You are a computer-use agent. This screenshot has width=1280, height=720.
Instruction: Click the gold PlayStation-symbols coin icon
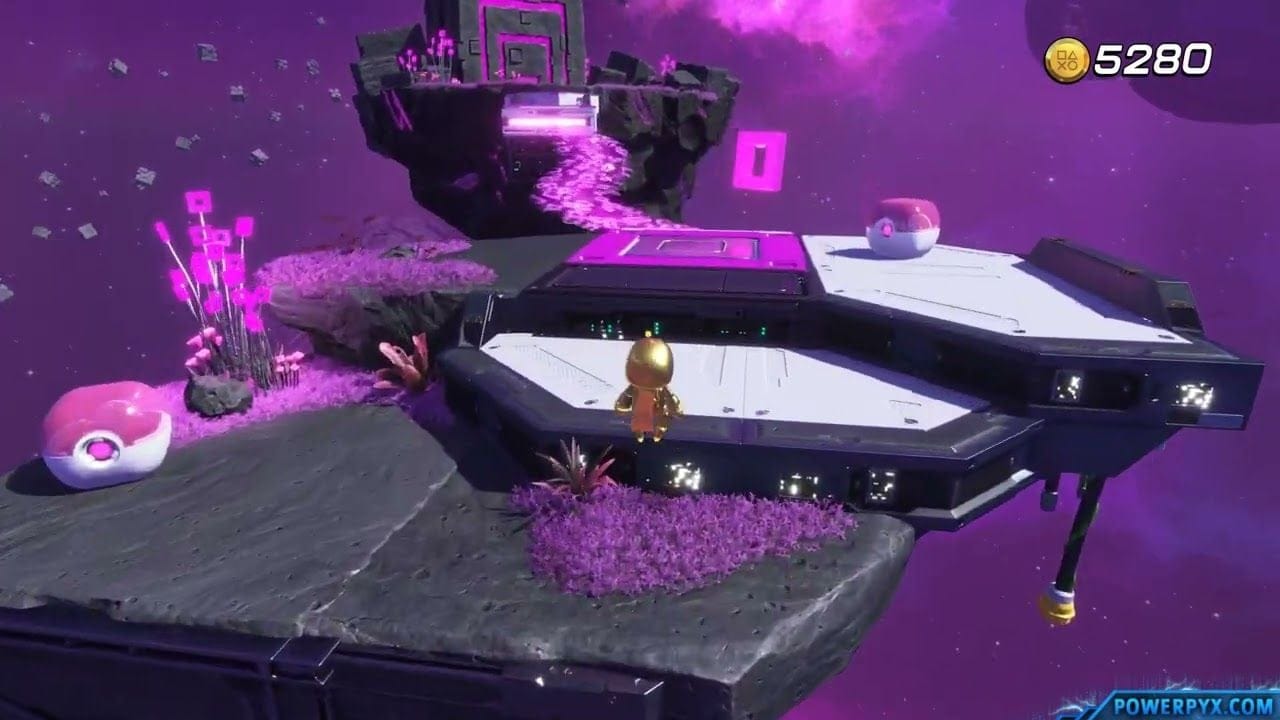[1067, 58]
